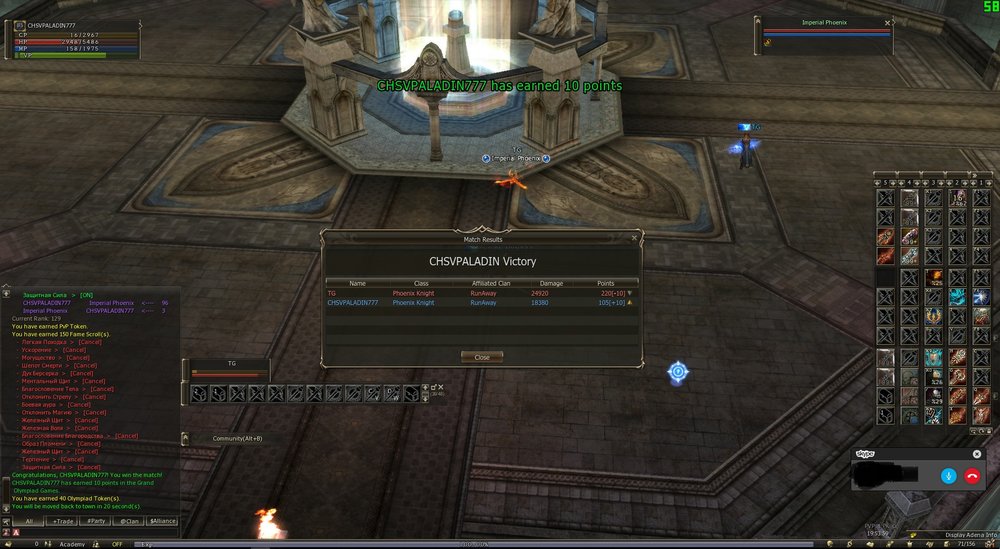Hang up the Skype call
Image resolution: width=1000 pixels, height=549 pixels.
click(x=971, y=476)
